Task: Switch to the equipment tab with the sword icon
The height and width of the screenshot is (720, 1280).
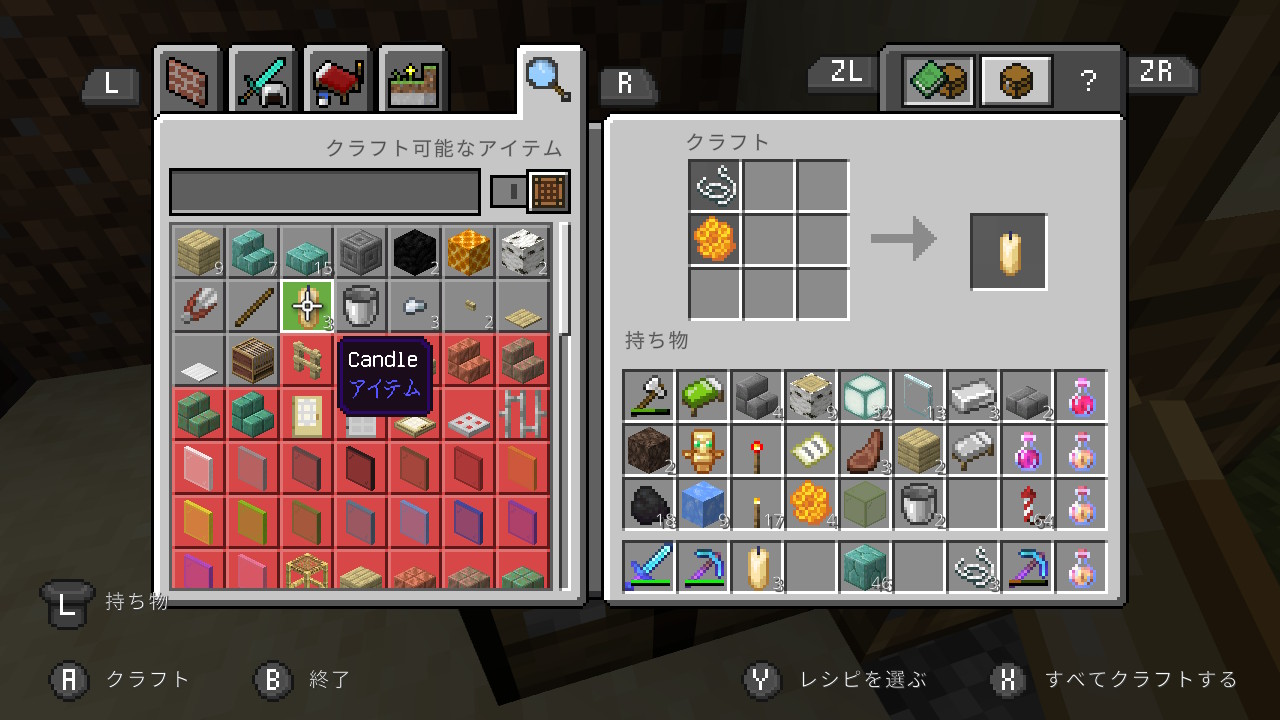Action: [x=261, y=81]
